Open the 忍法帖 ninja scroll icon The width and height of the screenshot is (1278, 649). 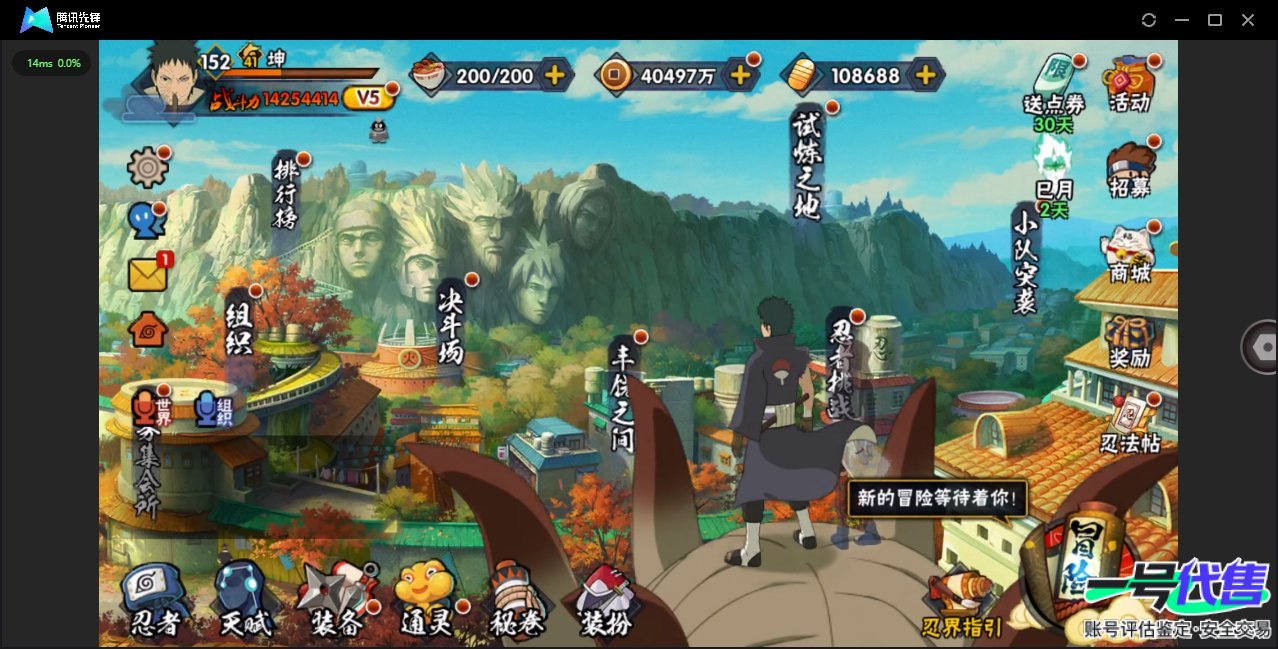pos(1130,424)
